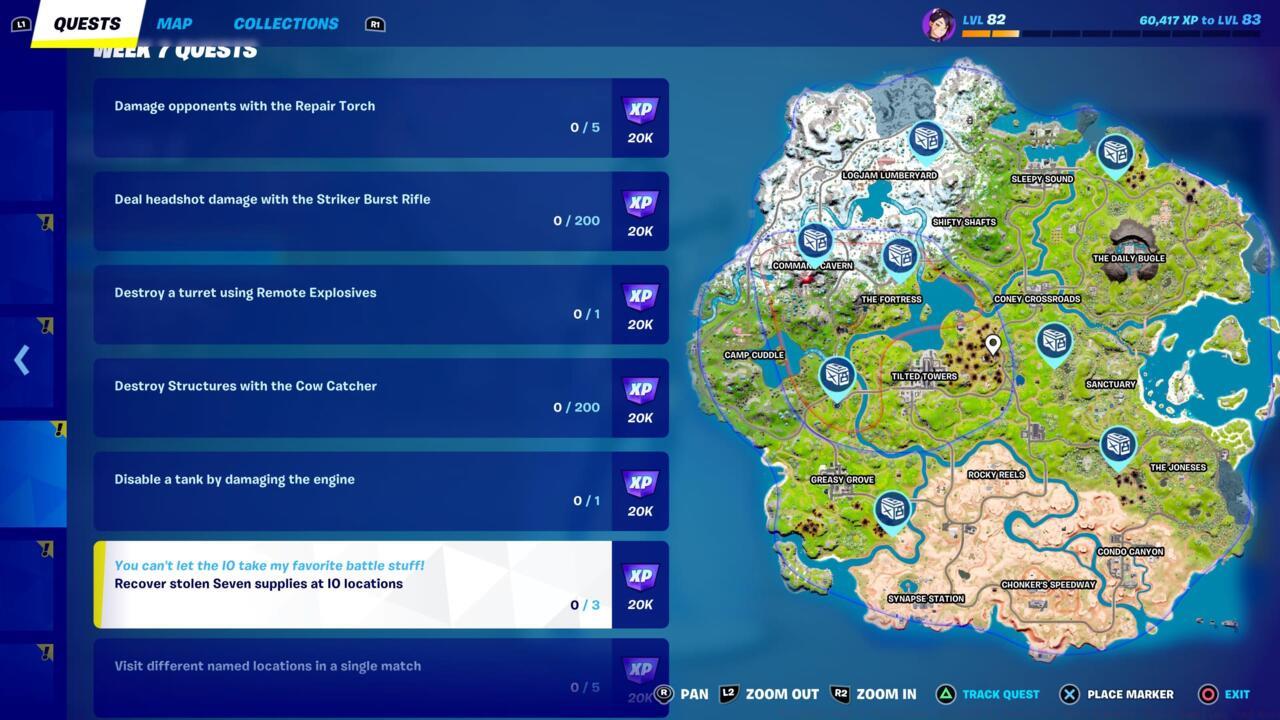The height and width of the screenshot is (720, 1280).
Task: Select the crate marker by Sleepy Sound
Action: (x=1113, y=153)
